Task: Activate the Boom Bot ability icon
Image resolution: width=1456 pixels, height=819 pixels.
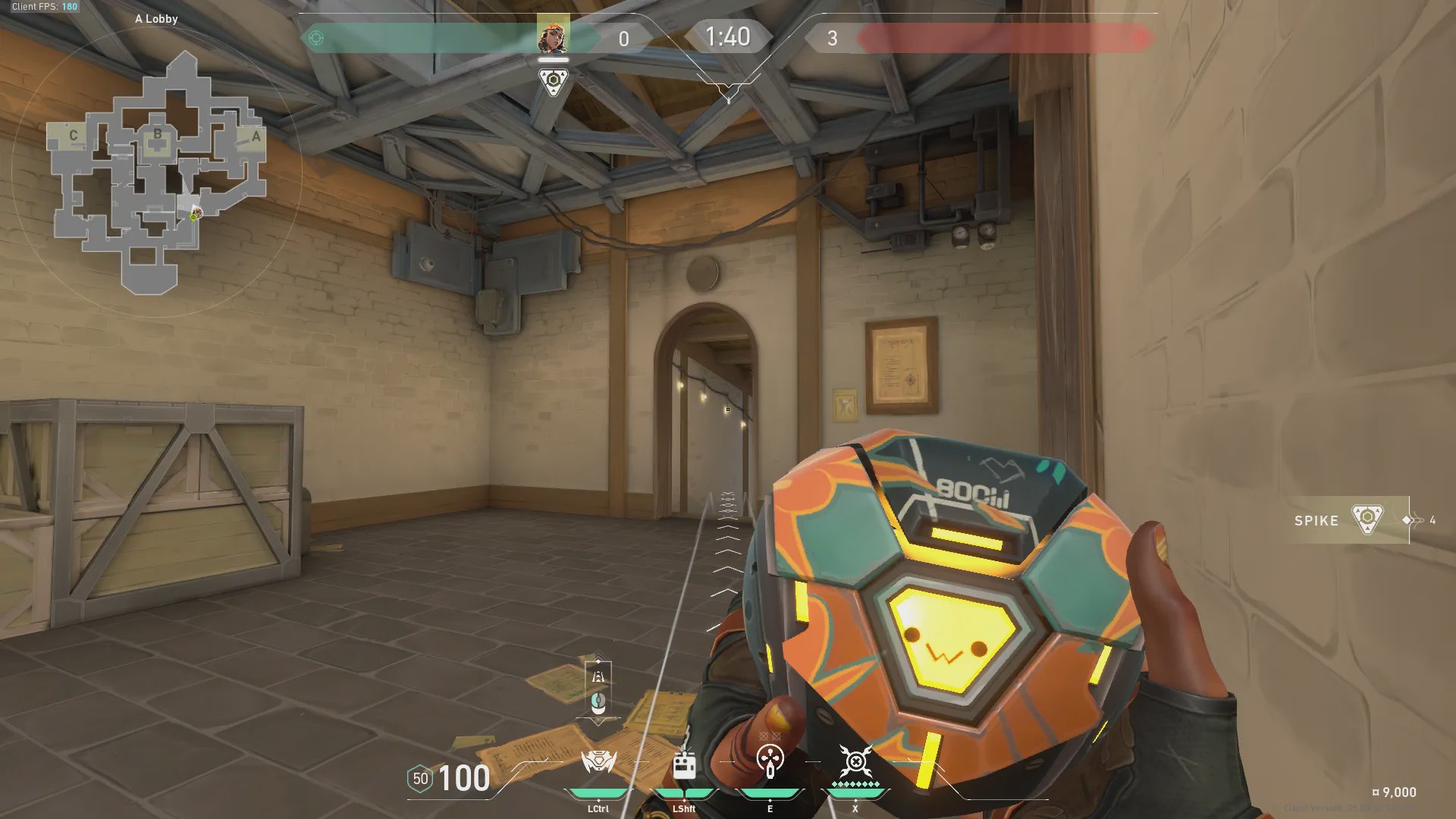Action: (x=598, y=762)
